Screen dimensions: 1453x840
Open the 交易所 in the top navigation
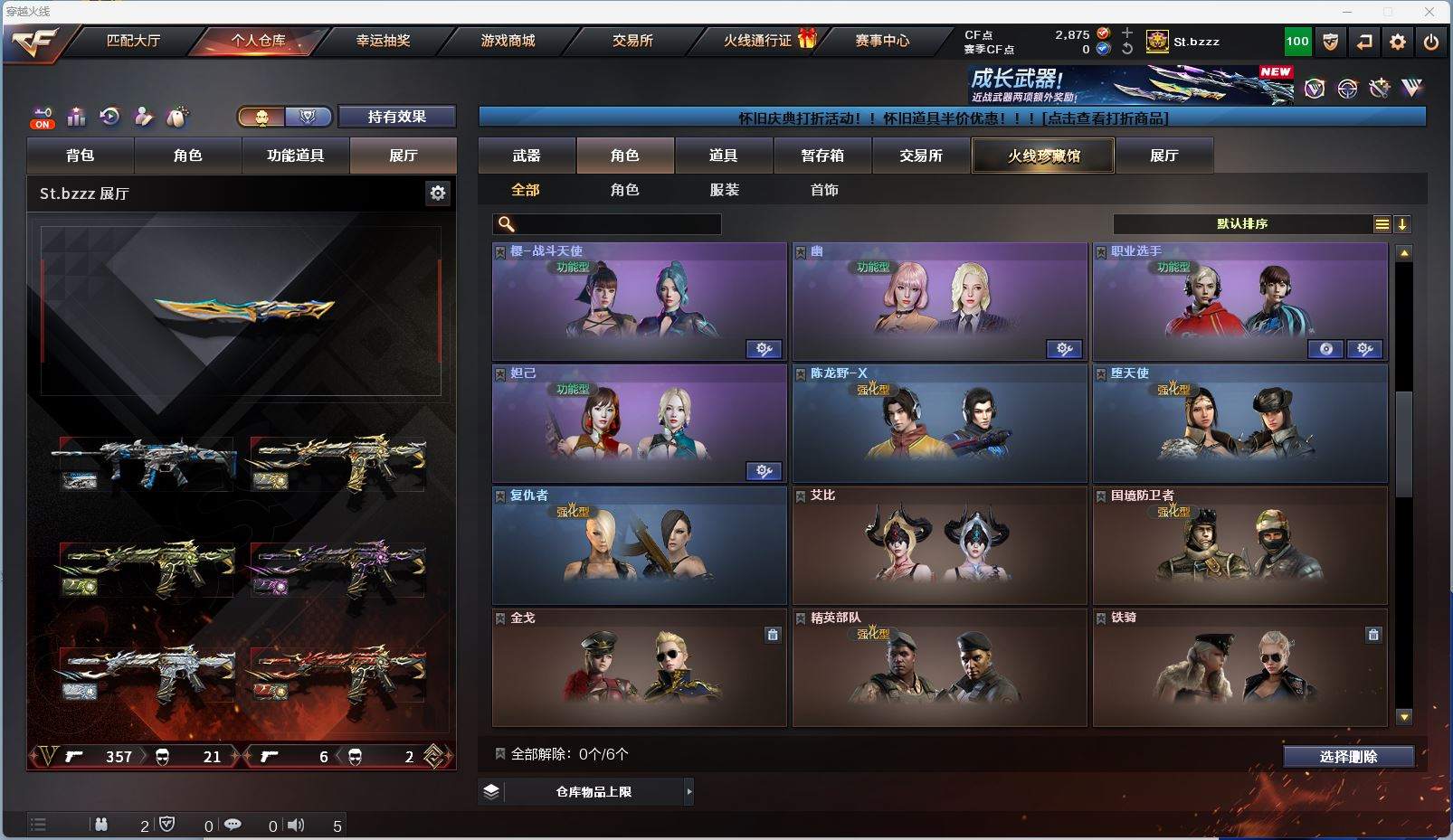pyautogui.click(x=632, y=41)
